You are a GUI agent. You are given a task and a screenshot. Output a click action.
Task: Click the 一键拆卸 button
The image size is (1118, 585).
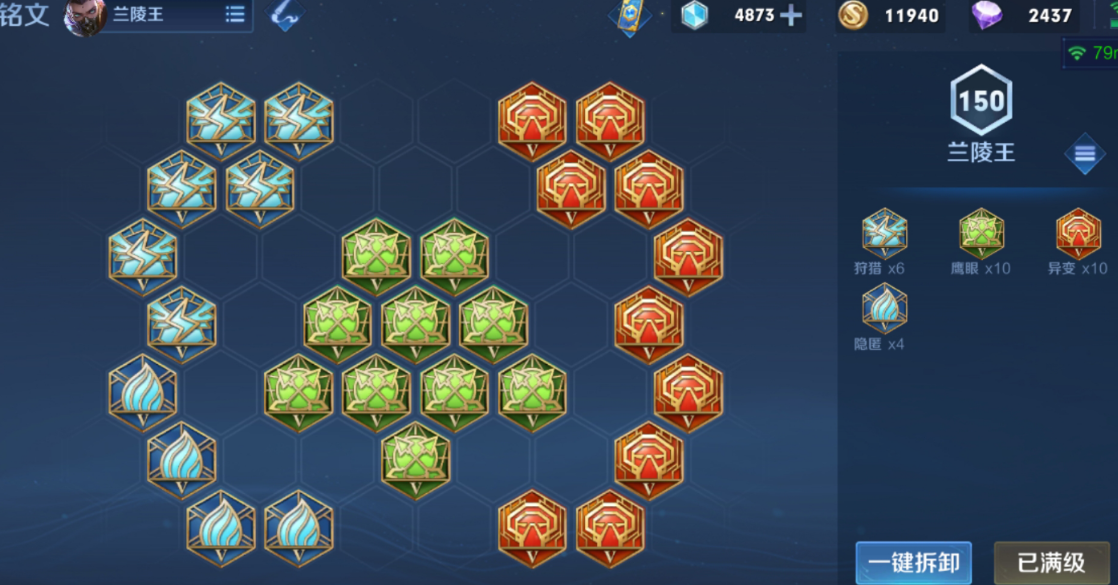tap(913, 562)
